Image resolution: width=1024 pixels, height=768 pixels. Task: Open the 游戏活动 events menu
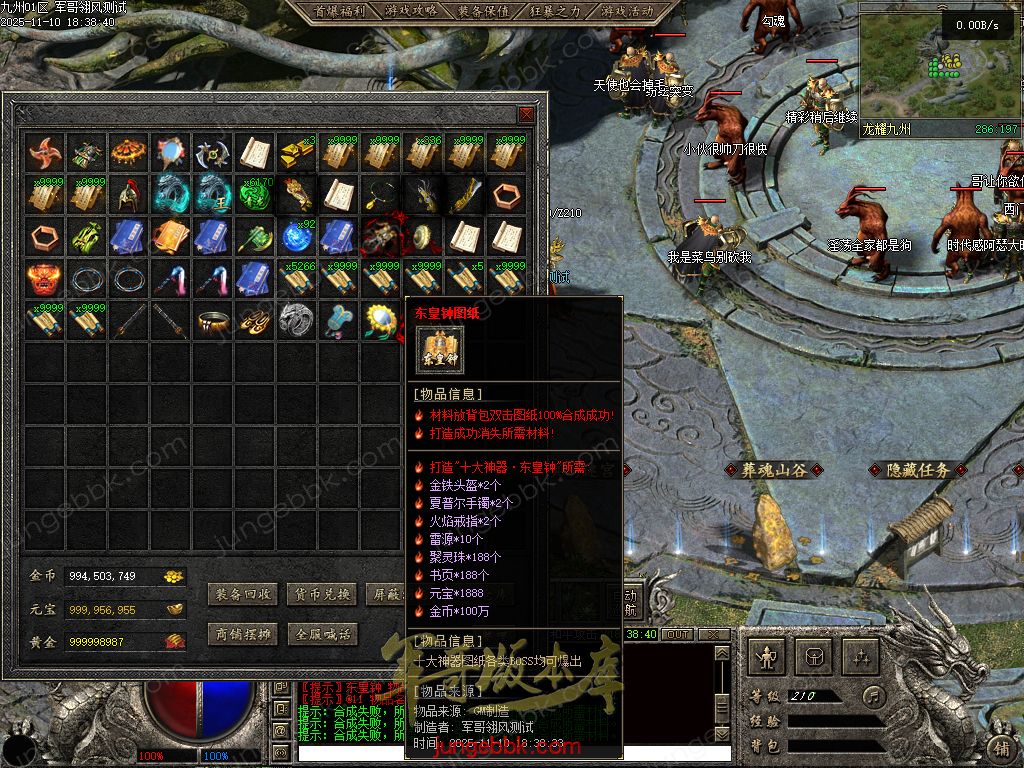[x=628, y=11]
